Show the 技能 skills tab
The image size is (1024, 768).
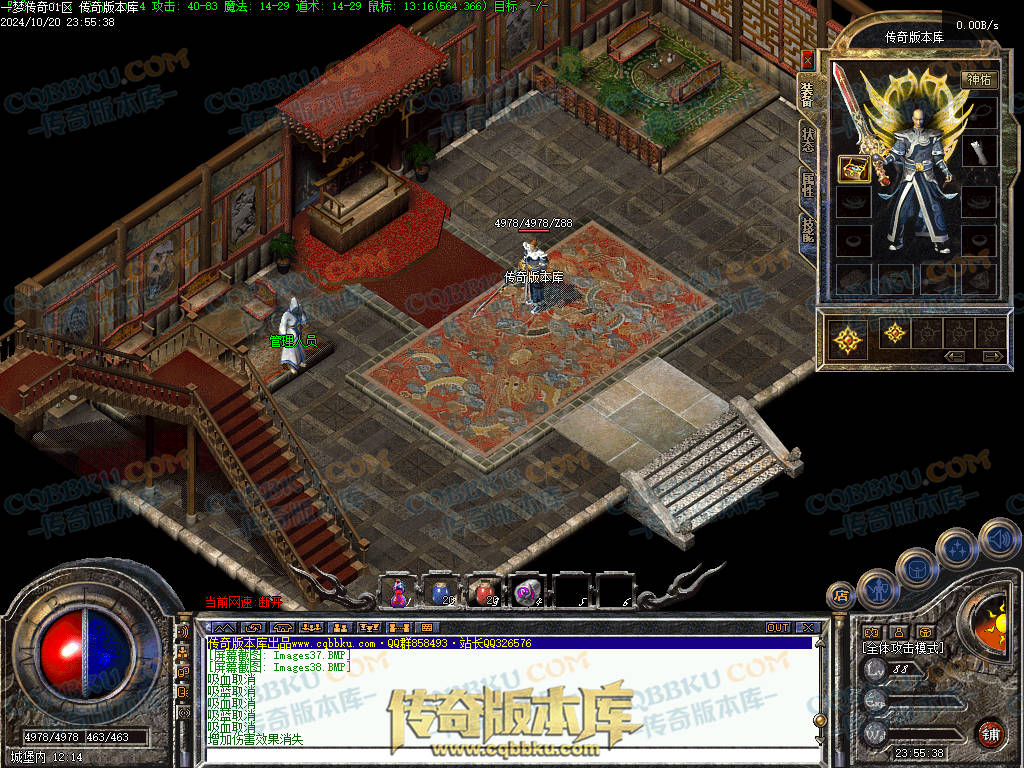808,230
